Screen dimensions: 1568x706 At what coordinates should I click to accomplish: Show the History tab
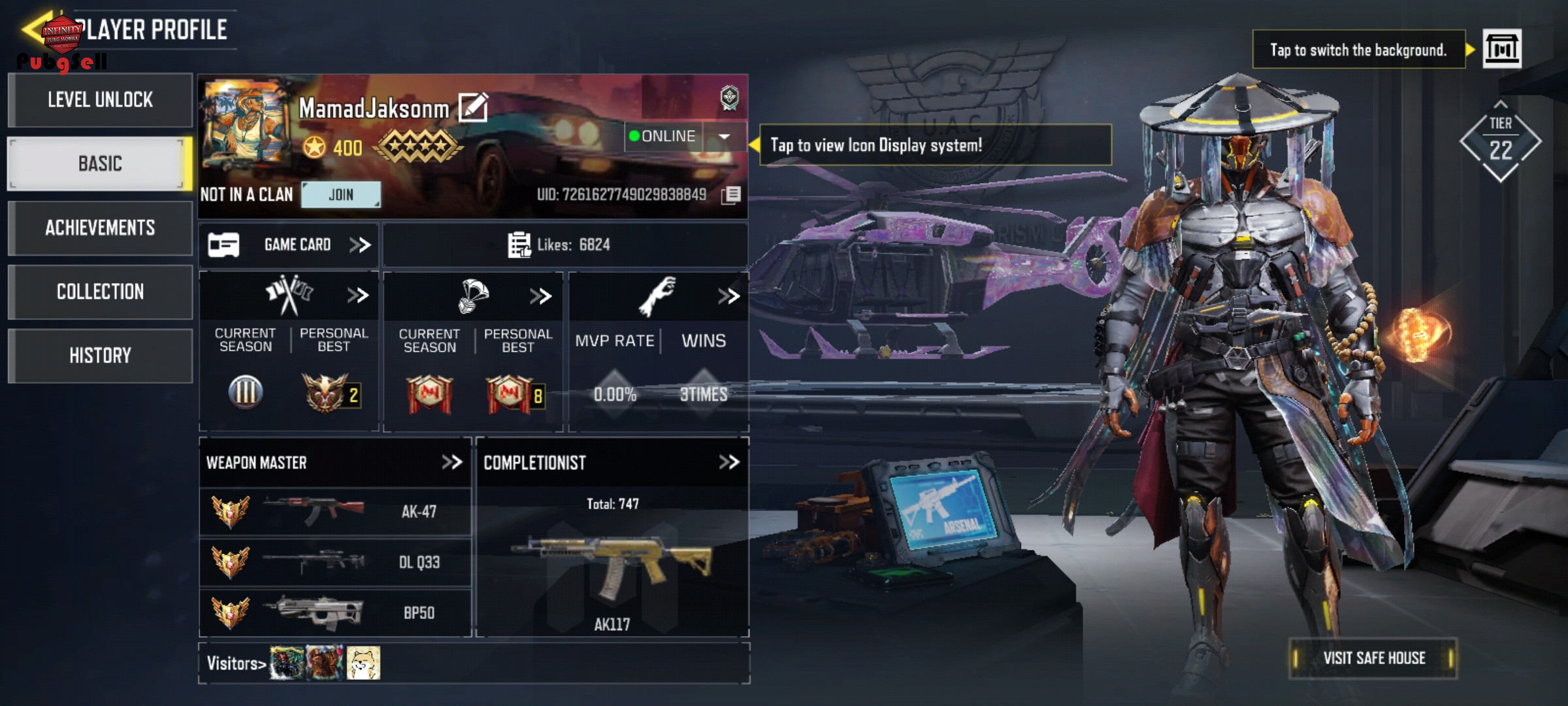tap(100, 356)
